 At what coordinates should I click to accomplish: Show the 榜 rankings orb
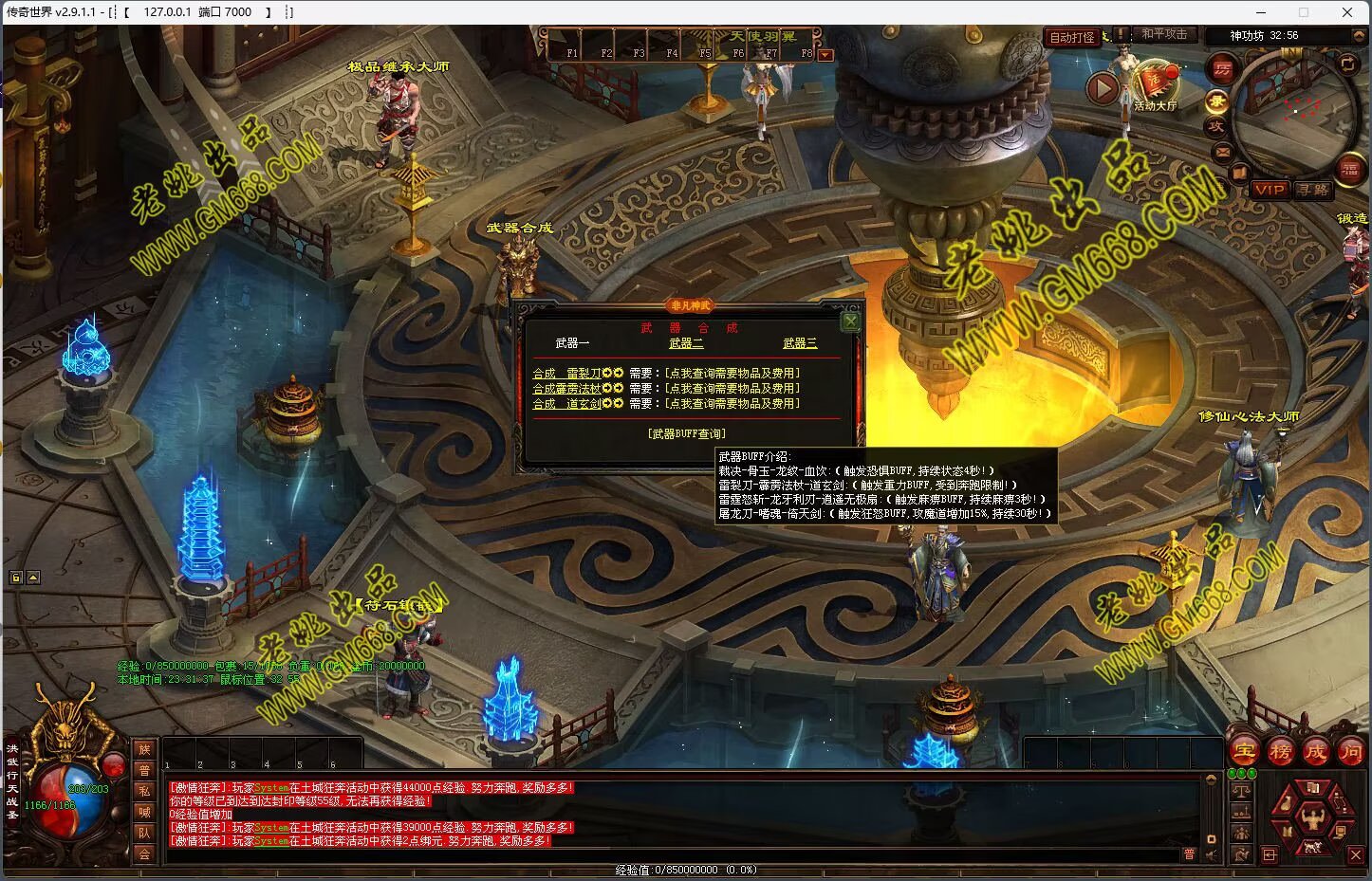(x=1280, y=751)
